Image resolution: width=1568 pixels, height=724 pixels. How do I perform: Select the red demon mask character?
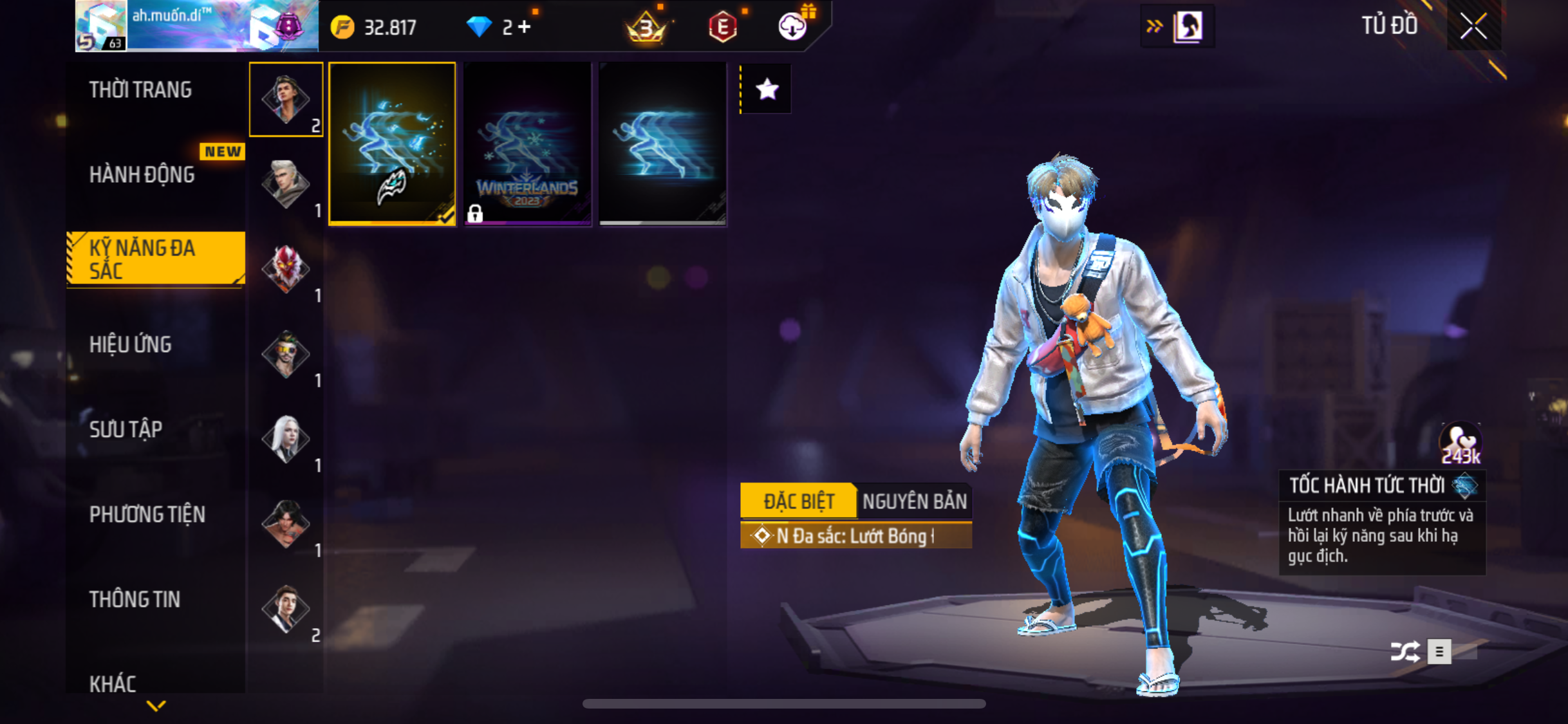(x=286, y=269)
